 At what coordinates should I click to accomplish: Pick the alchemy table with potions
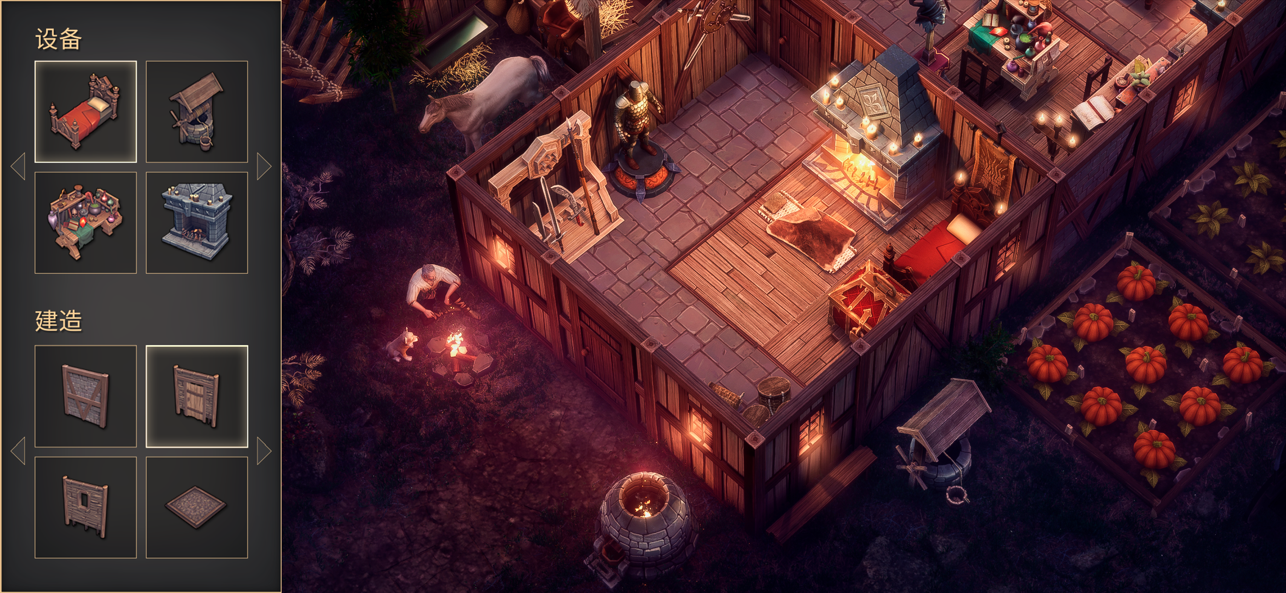tap(86, 223)
